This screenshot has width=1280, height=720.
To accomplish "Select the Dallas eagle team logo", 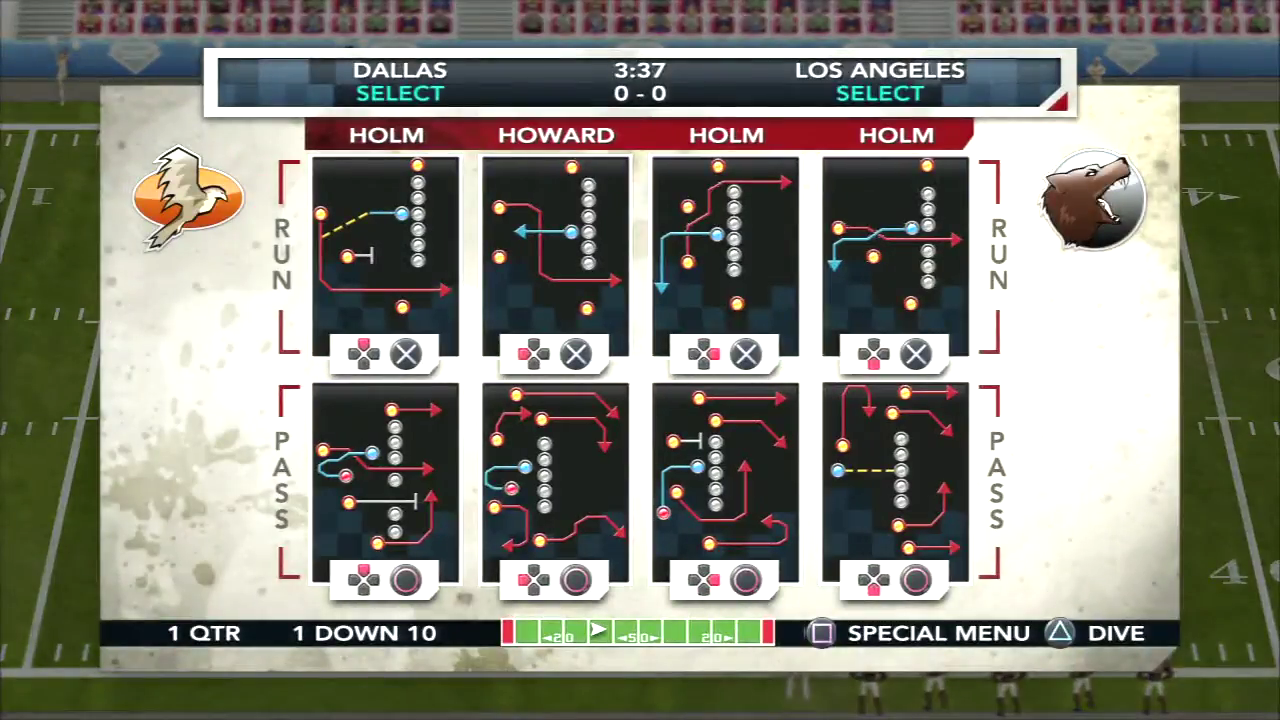I will tap(188, 197).
